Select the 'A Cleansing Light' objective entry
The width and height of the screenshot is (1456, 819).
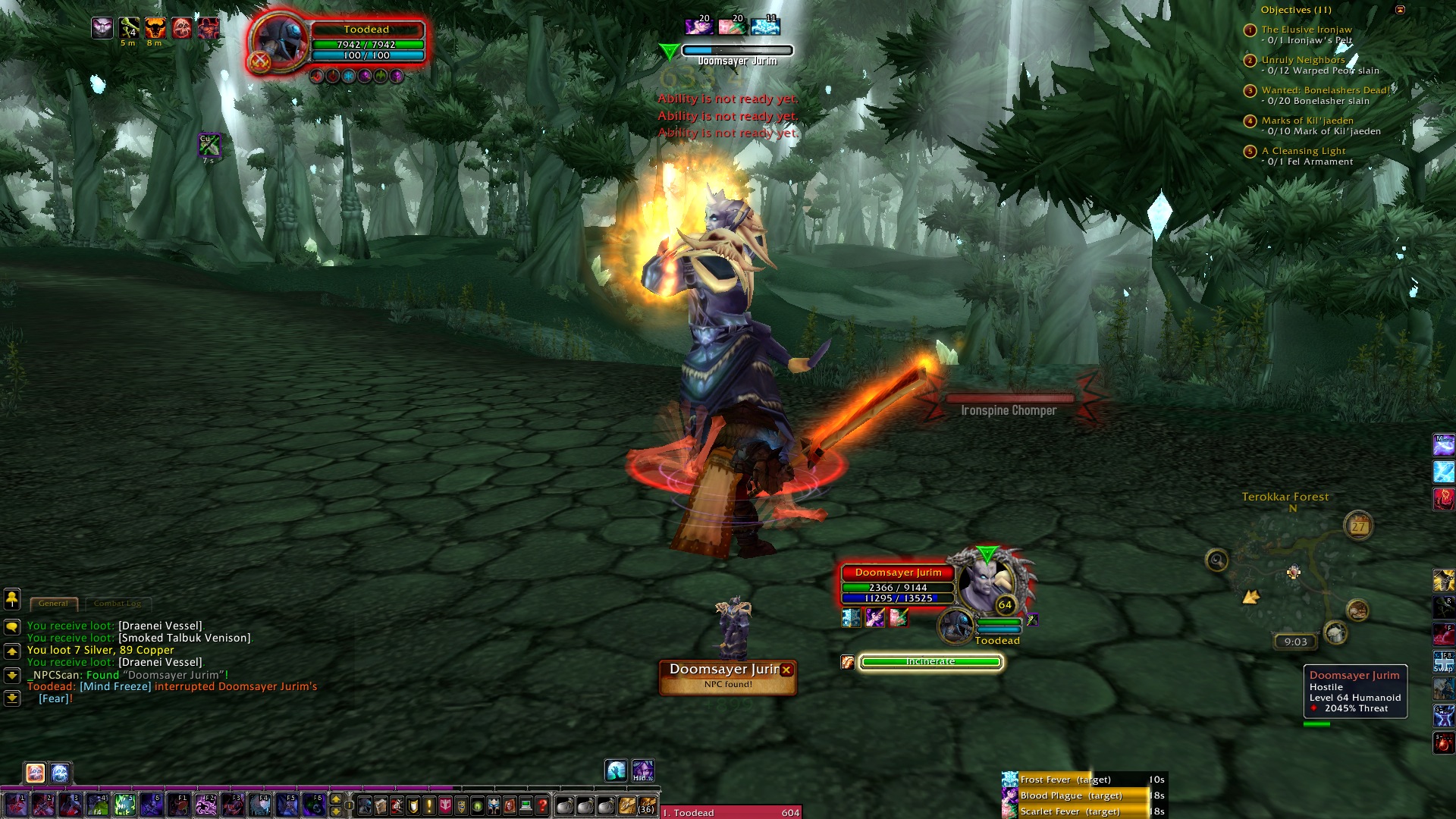tap(1303, 151)
